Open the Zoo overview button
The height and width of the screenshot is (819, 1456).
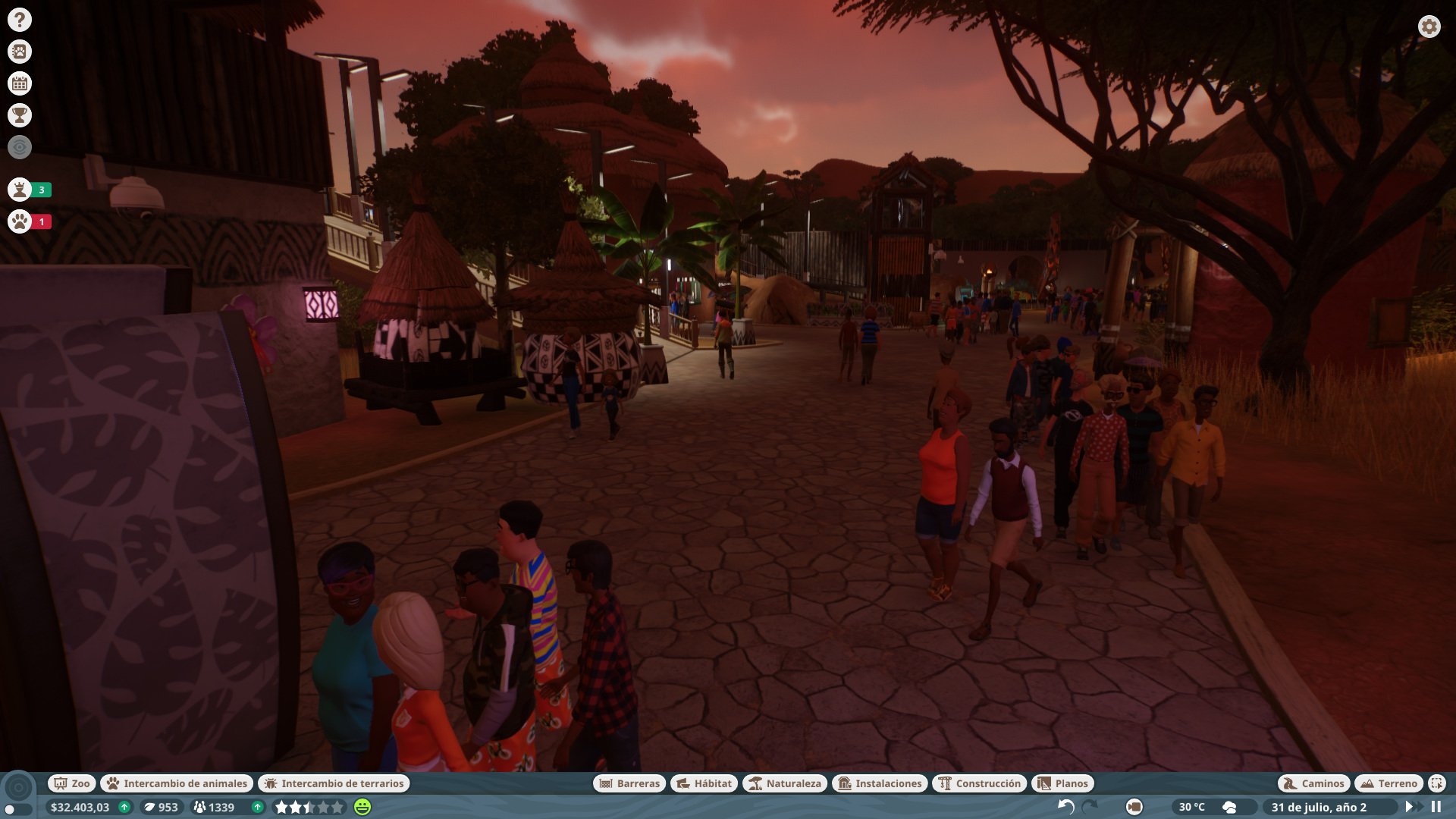pos(72,783)
